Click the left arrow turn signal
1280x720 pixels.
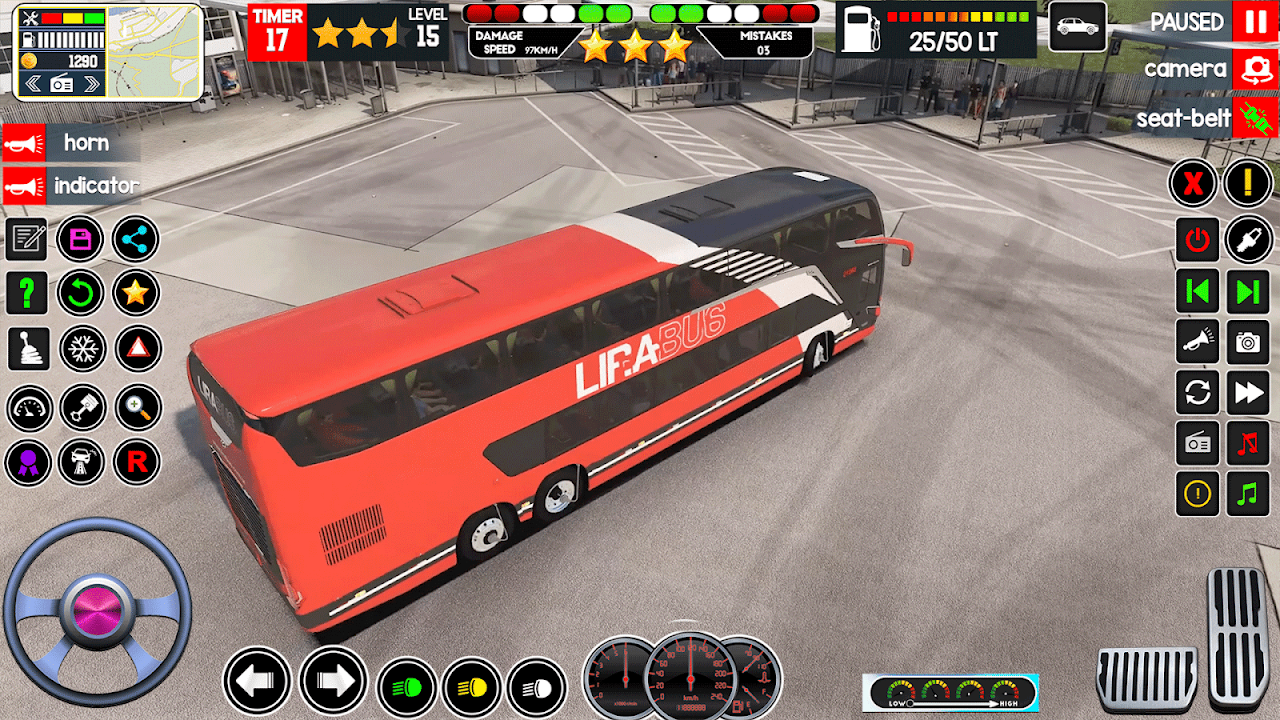click(x=256, y=681)
